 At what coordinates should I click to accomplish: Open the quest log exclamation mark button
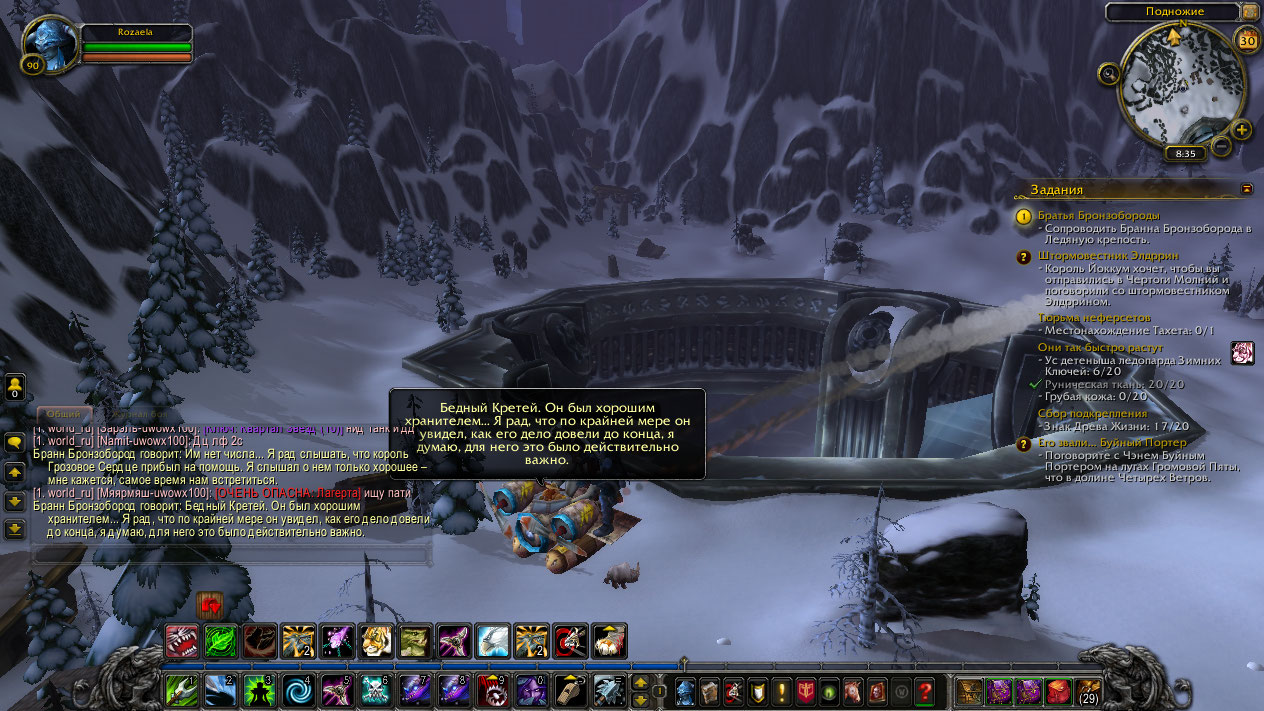coord(782,691)
